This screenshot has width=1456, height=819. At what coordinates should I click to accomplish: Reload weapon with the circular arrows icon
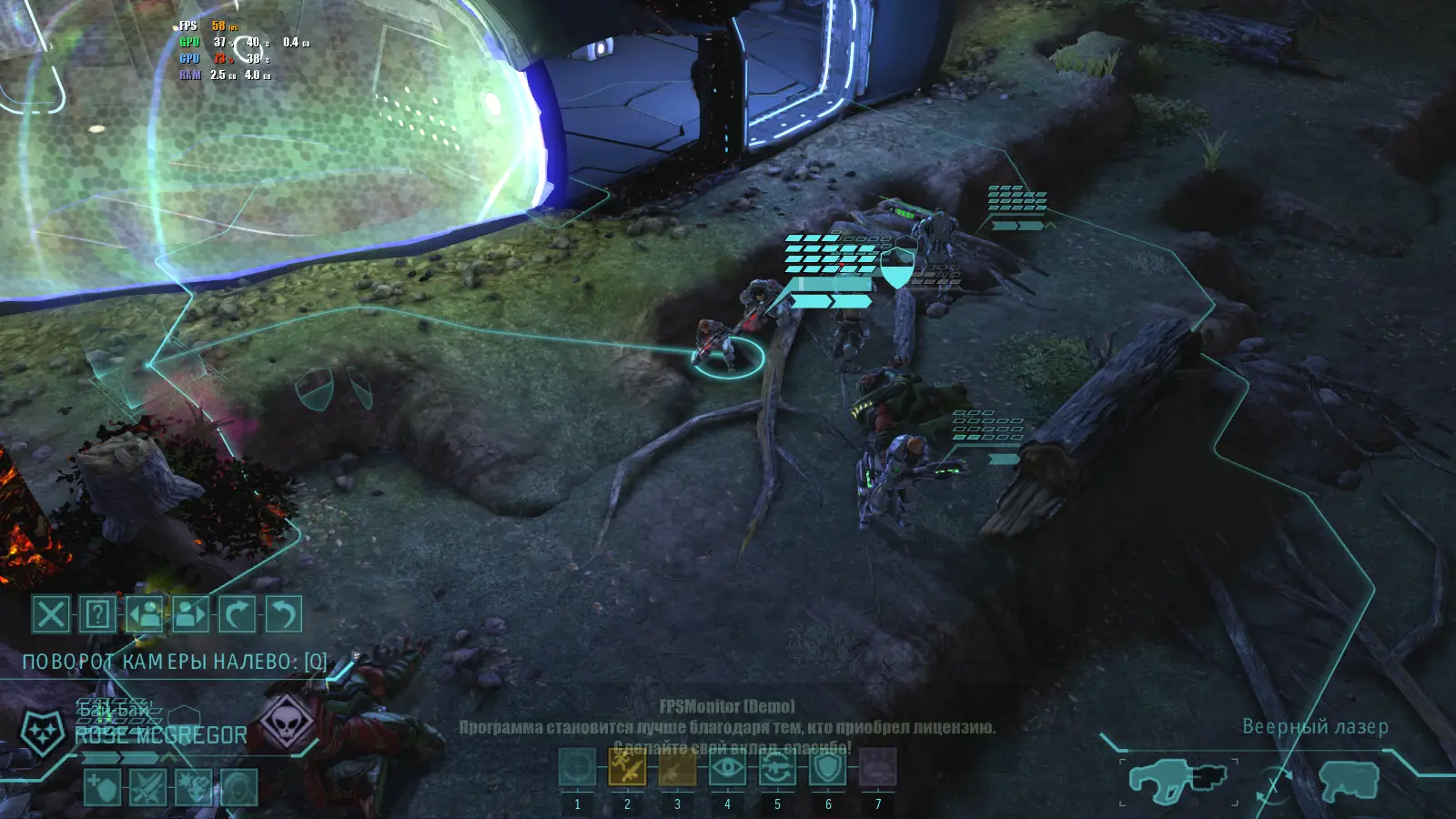click(777, 768)
